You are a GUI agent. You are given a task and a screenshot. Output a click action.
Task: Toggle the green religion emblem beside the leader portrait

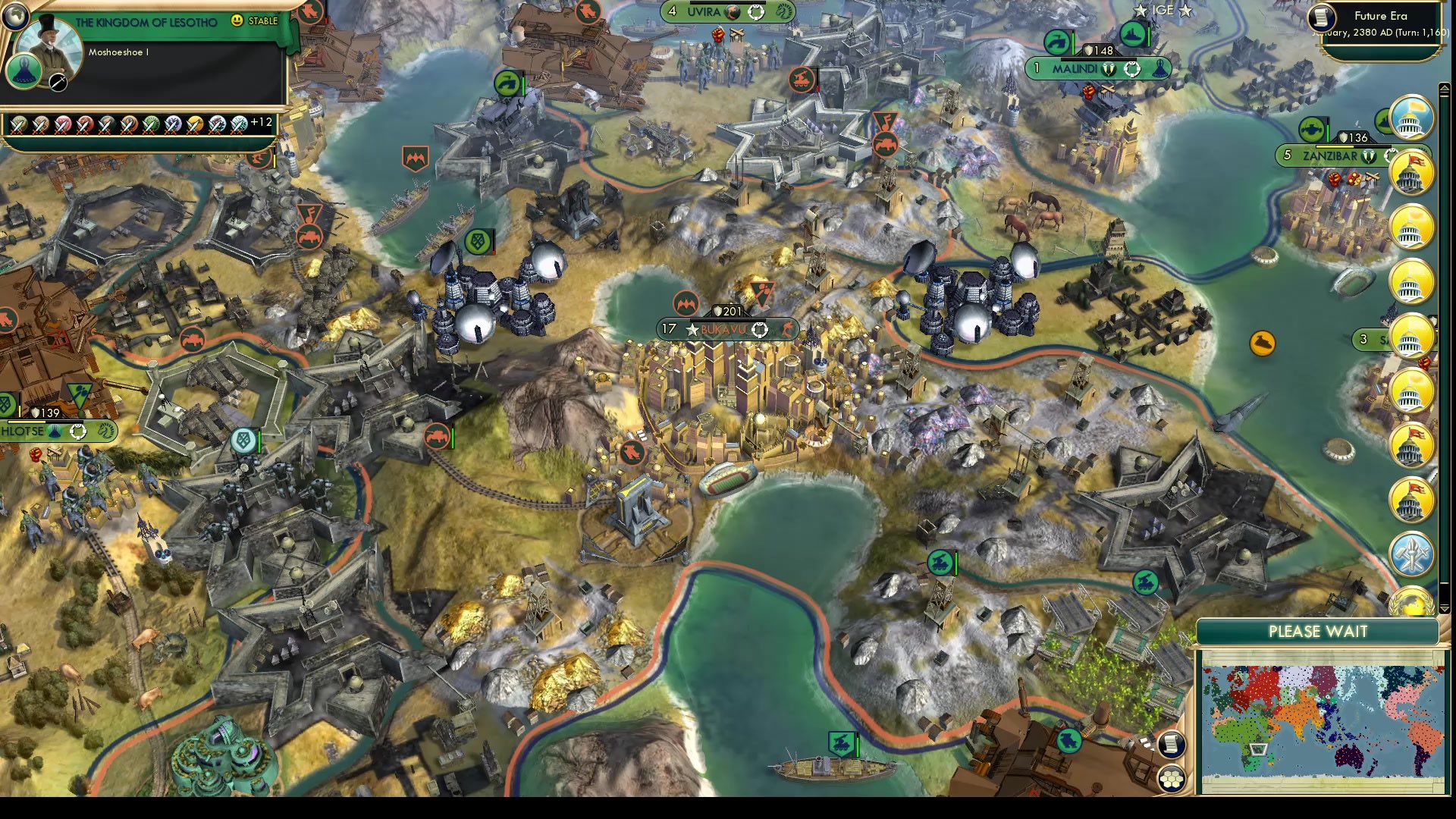[x=25, y=73]
